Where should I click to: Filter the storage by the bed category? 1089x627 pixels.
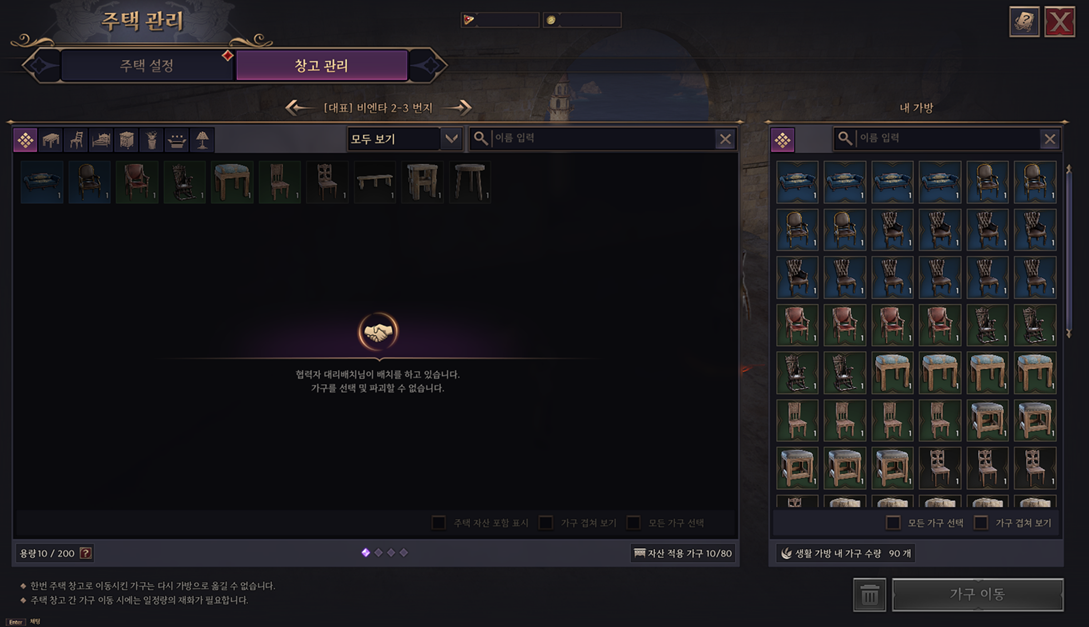click(x=101, y=140)
